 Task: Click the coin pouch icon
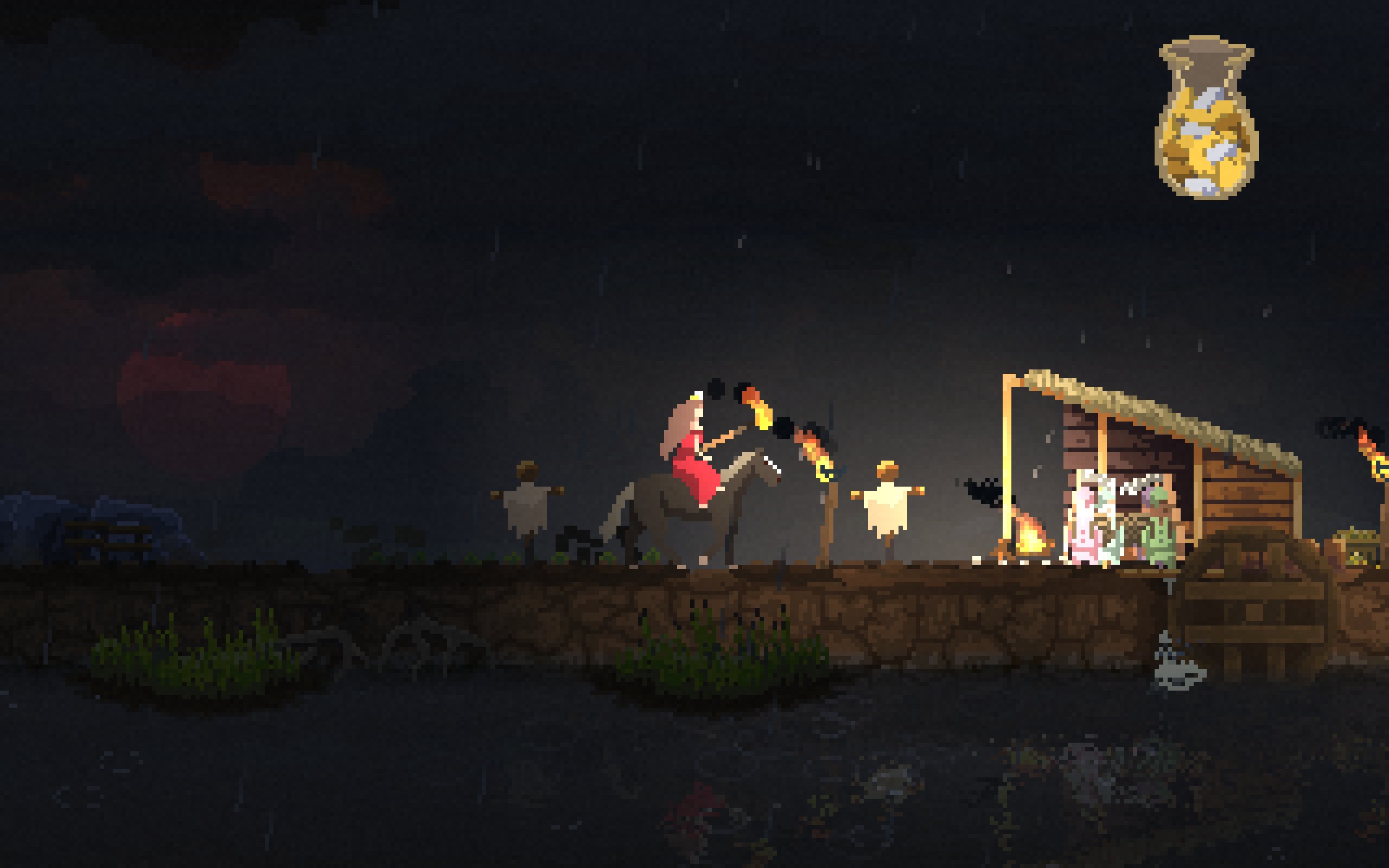(x=1206, y=120)
